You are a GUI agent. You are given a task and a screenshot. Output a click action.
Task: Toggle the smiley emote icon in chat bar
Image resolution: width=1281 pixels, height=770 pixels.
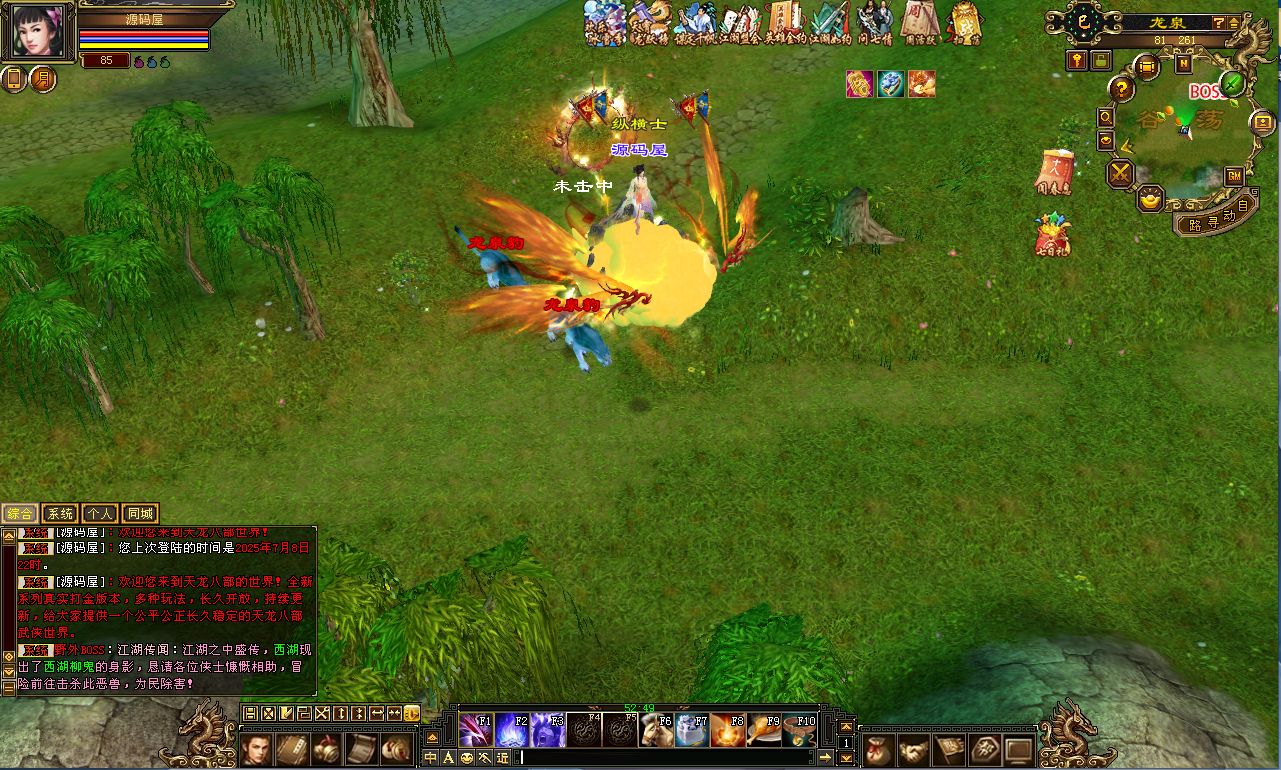coord(466,757)
